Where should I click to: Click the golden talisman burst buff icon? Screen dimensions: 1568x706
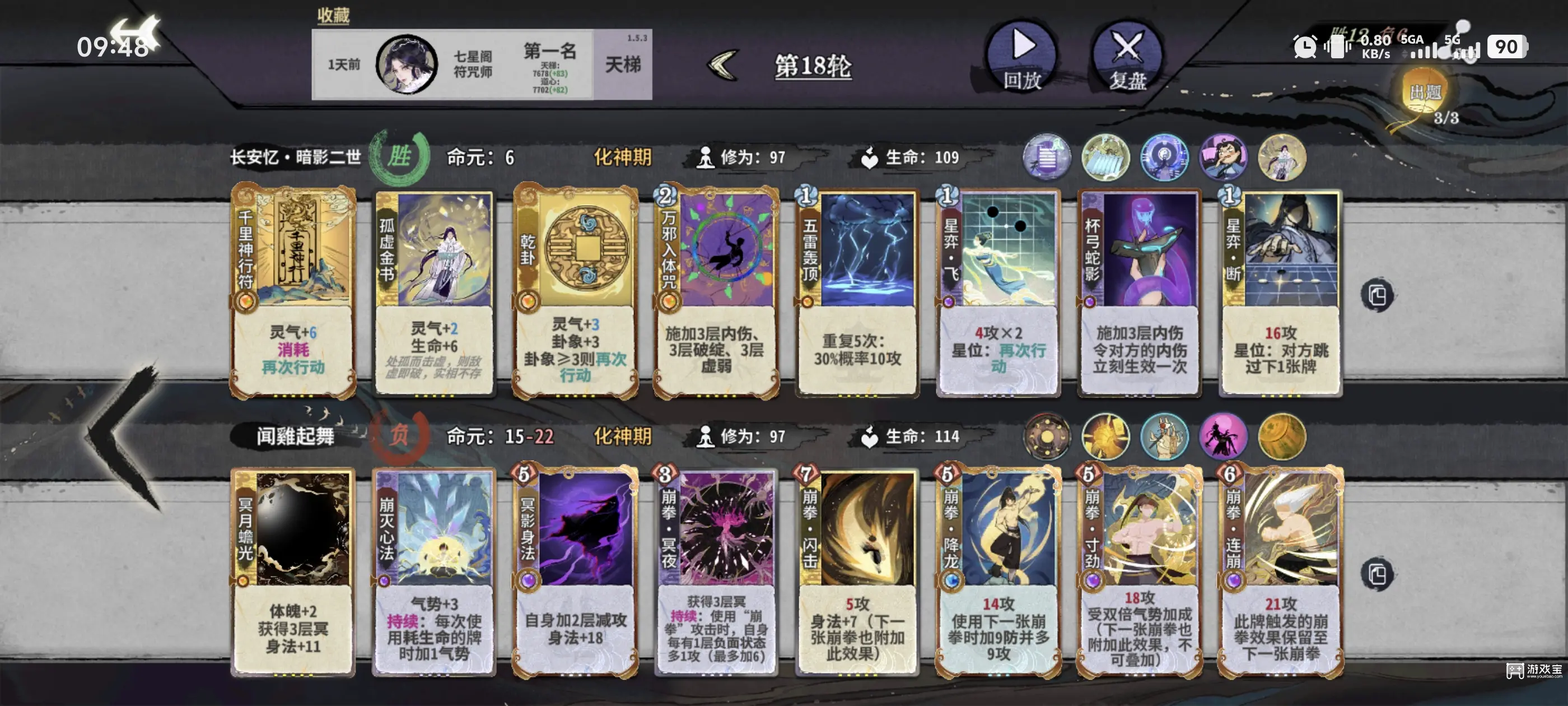1107,438
